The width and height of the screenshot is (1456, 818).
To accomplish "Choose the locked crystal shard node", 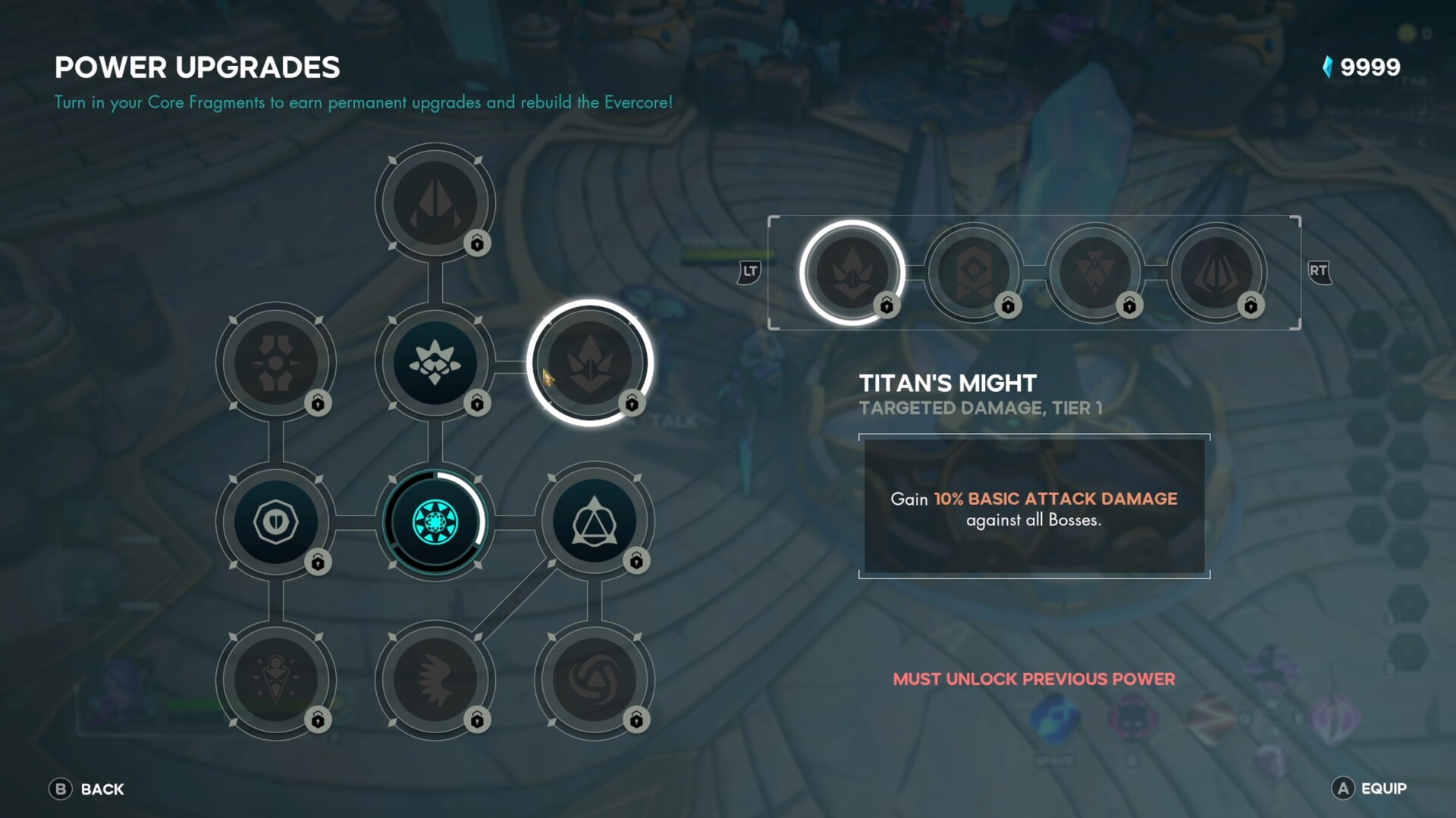I will 435,203.
